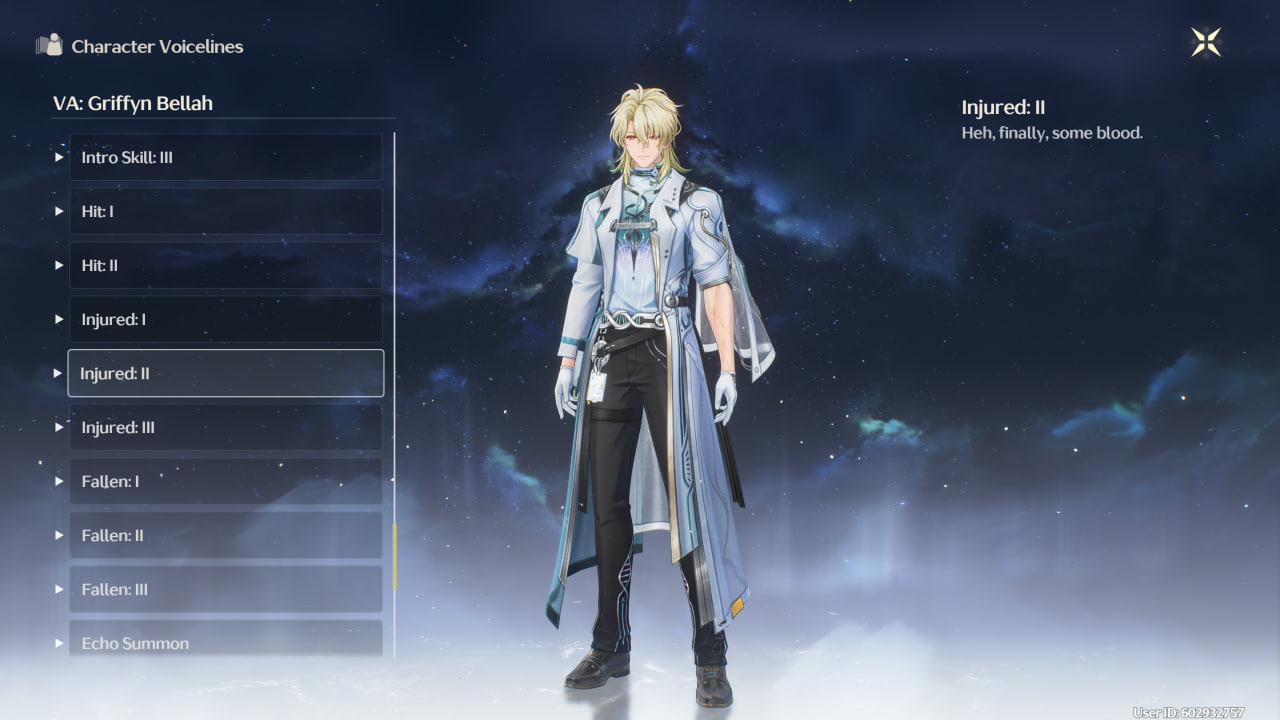Play the Intro Skill: III voiceline
1280x720 pixels.
225,158
